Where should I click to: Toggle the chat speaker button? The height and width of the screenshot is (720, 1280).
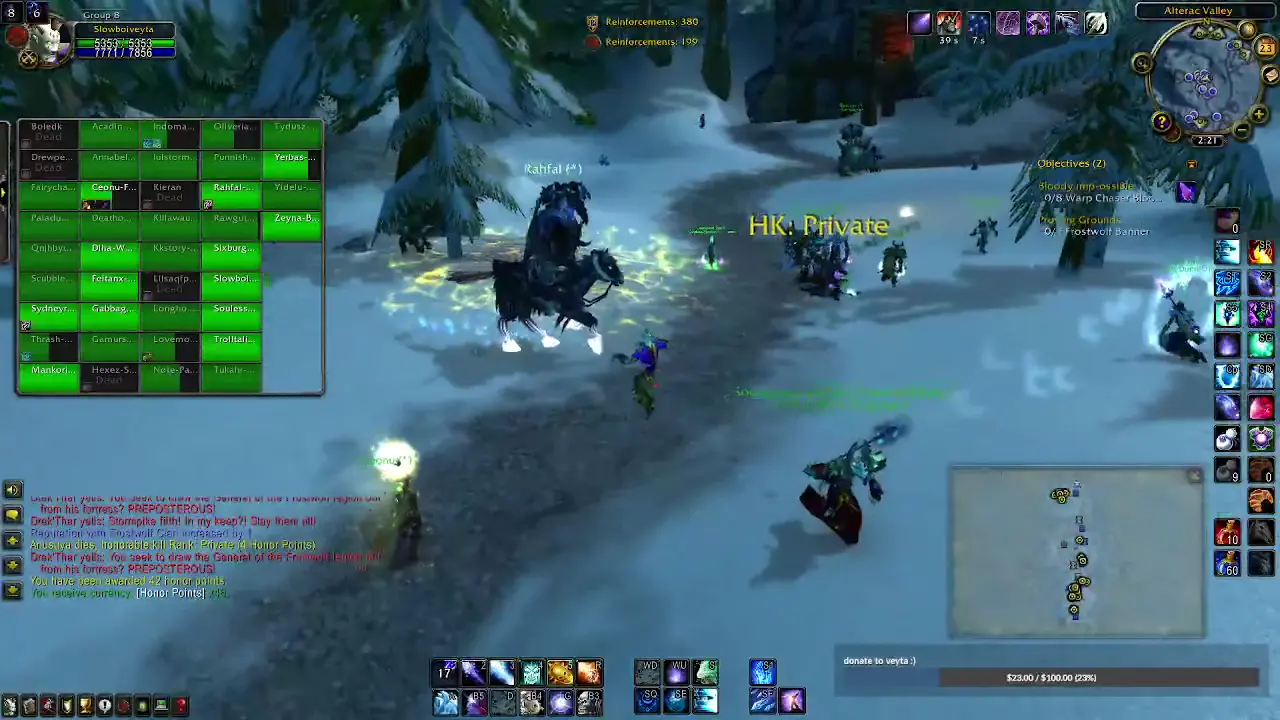pyautogui.click(x=11, y=489)
